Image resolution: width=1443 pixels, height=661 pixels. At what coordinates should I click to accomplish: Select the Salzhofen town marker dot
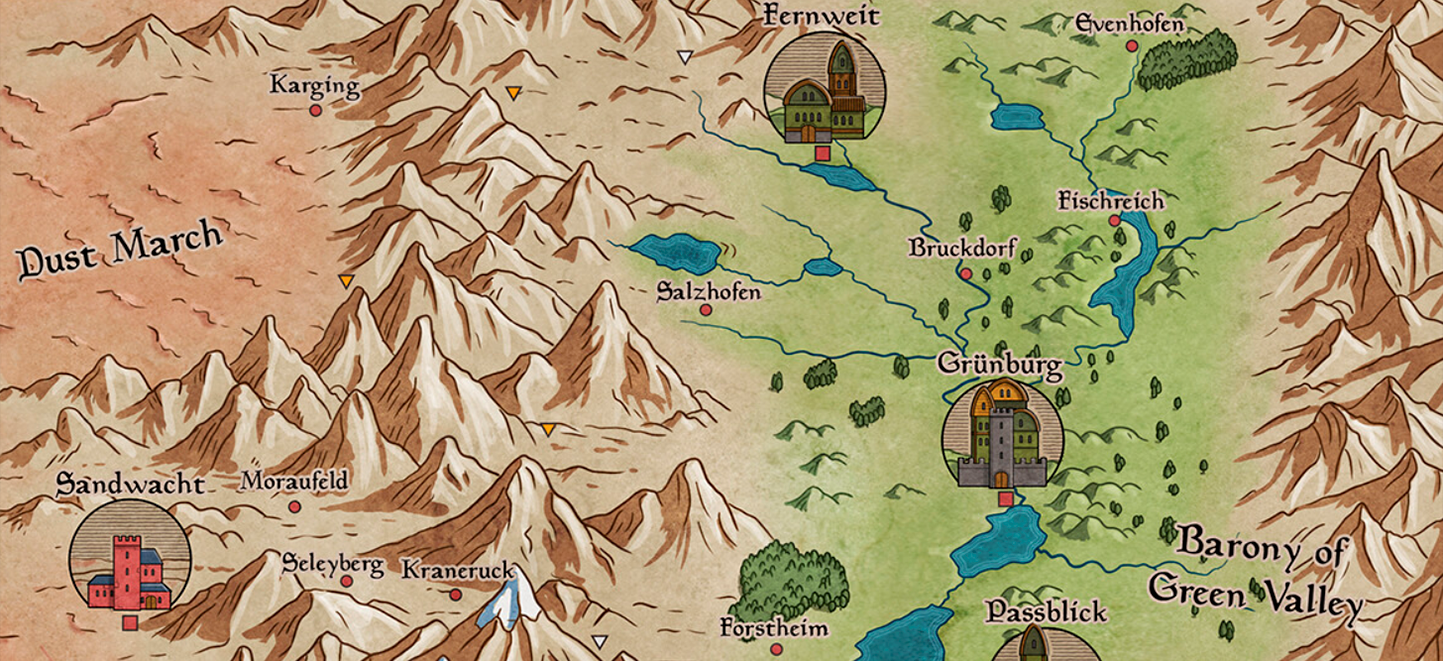pyautogui.click(x=705, y=310)
